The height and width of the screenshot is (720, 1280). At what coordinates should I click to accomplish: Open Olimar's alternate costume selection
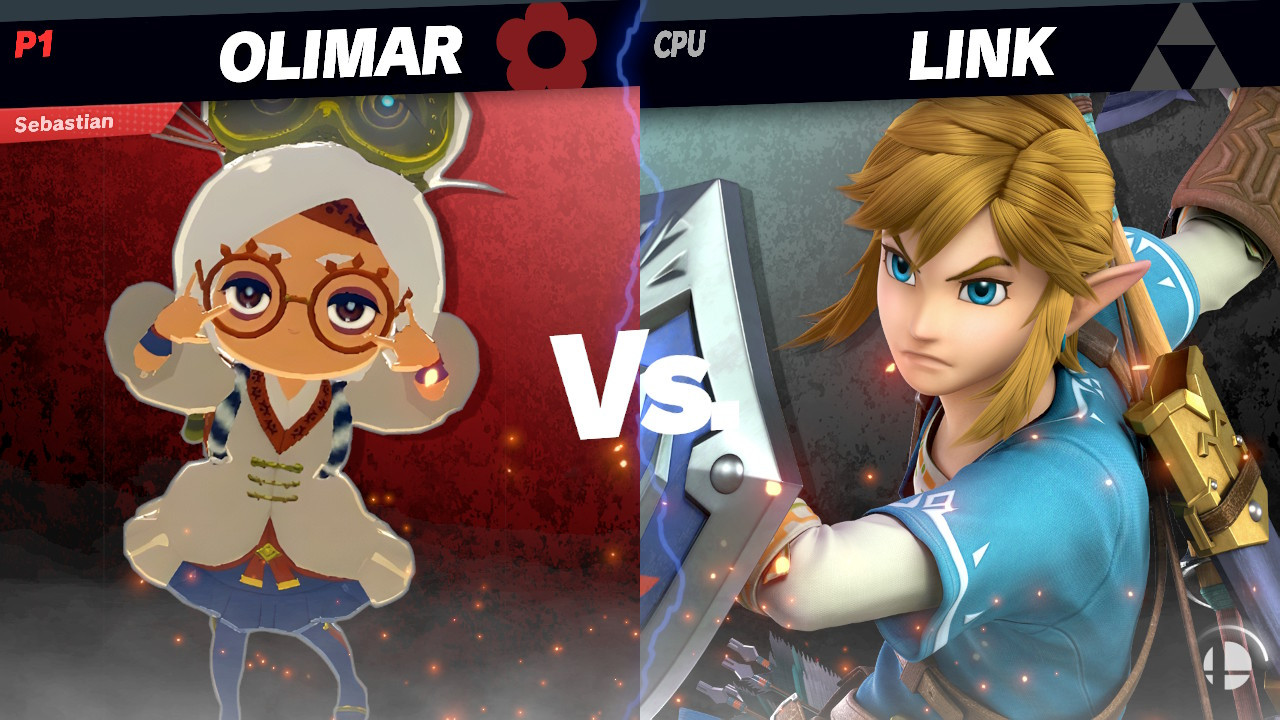coord(300,400)
